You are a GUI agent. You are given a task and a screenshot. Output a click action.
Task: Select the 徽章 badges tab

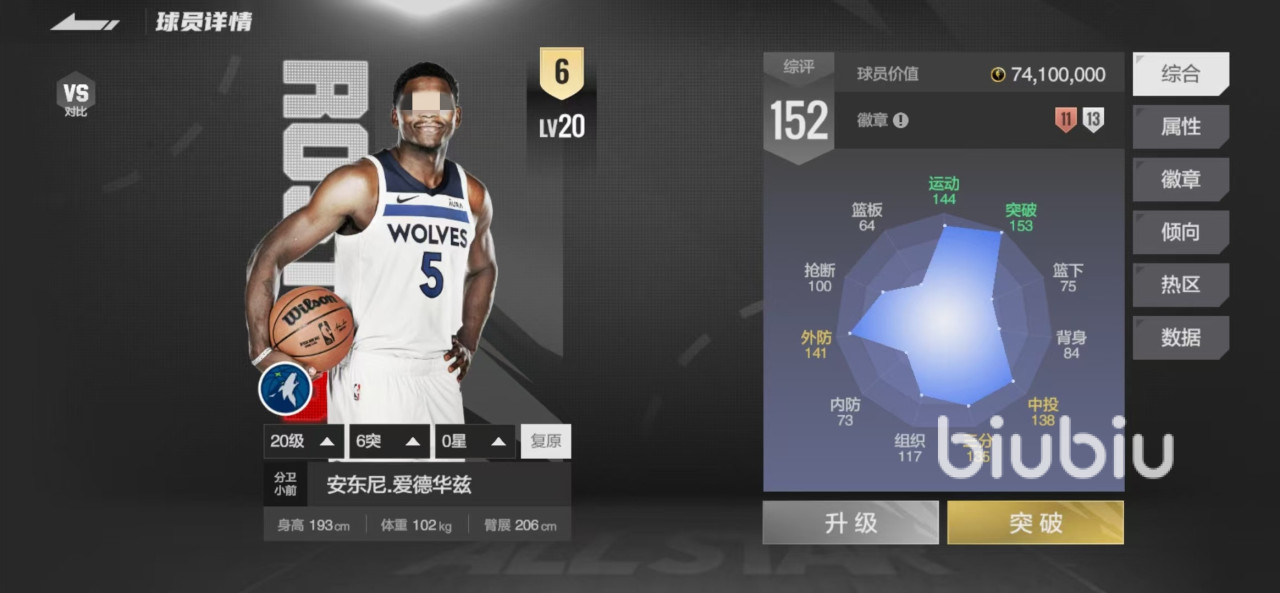[x=1180, y=180]
